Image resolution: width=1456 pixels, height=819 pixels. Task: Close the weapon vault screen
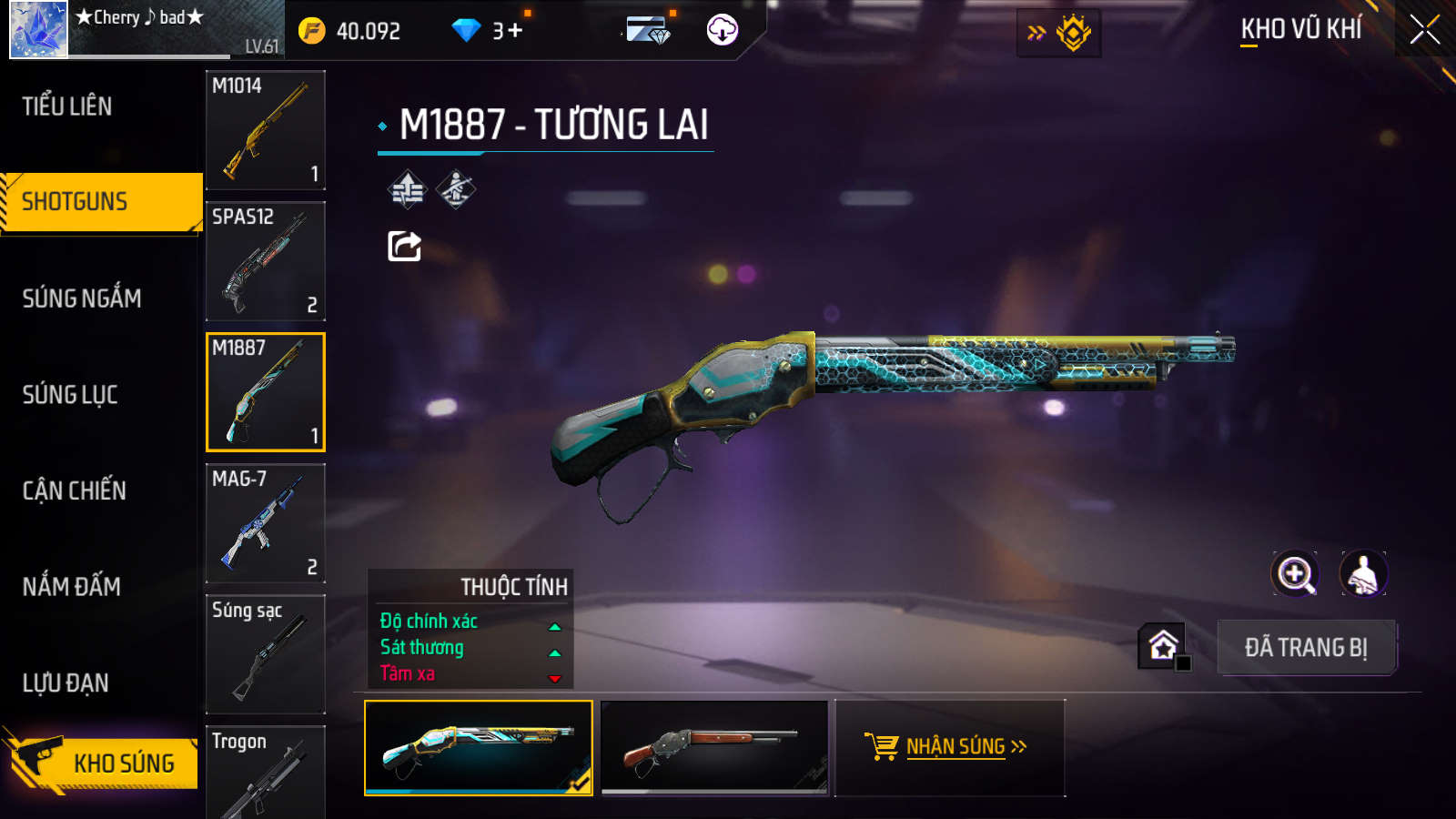[x=1424, y=30]
